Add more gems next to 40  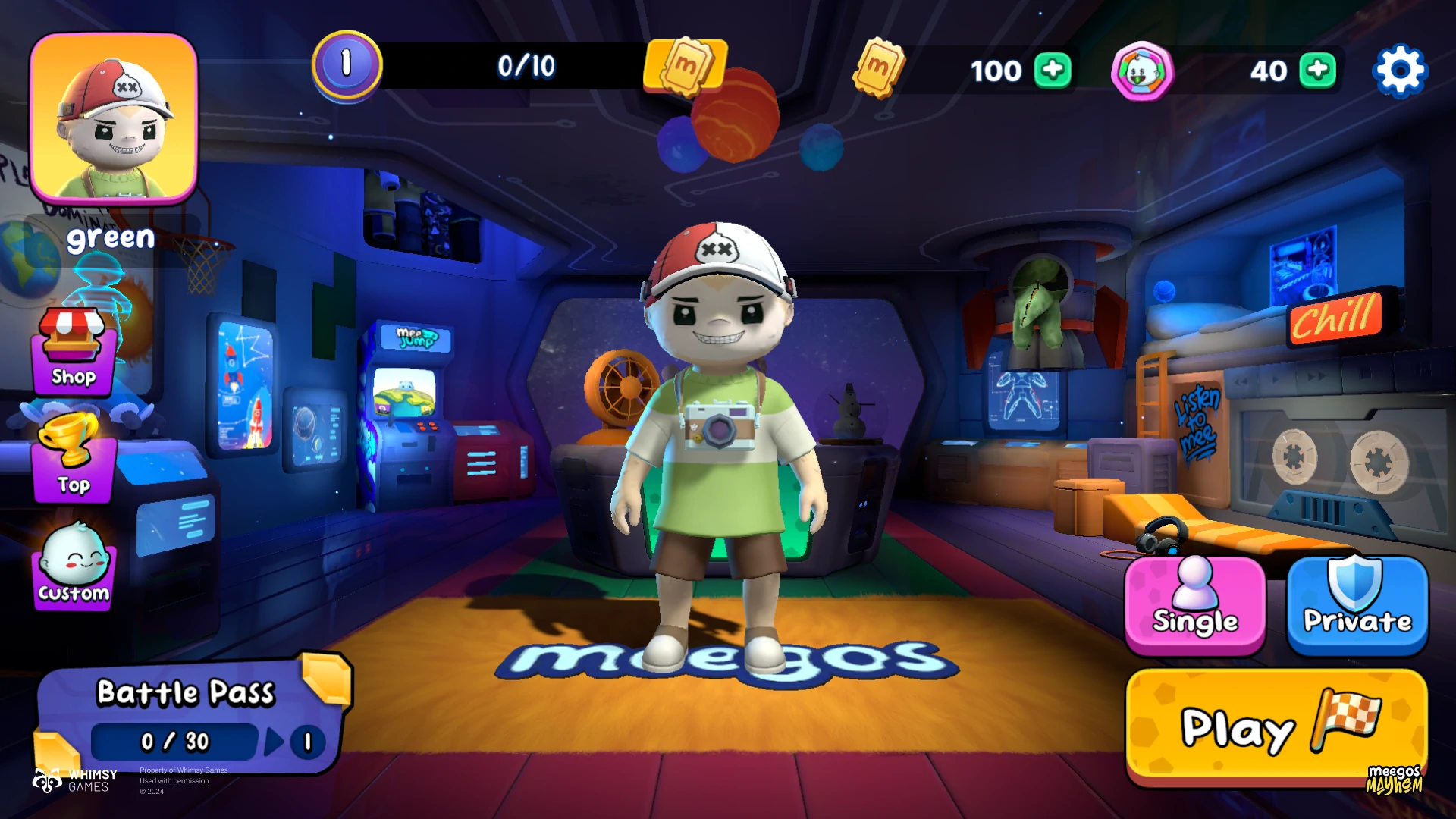(x=1317, y=71)
